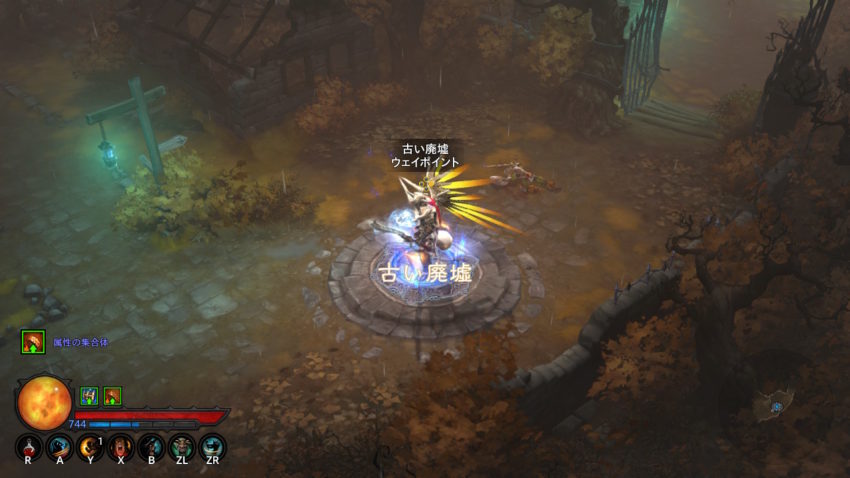Trigger the orange skill showing charge count 1
The height and width of the screenshot is (478, 850).
90,446
